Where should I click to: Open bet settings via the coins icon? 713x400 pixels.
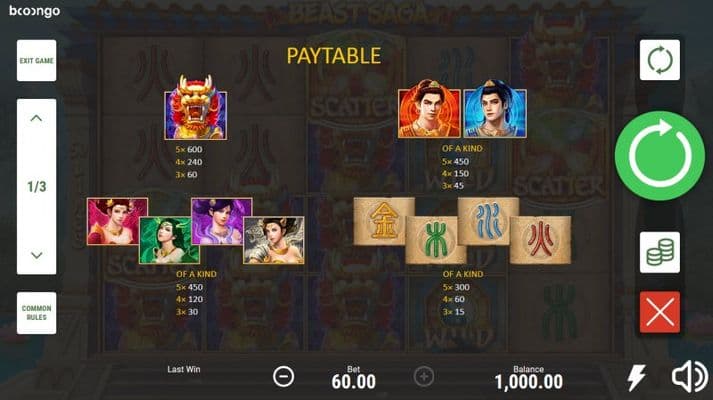(659, 252)
